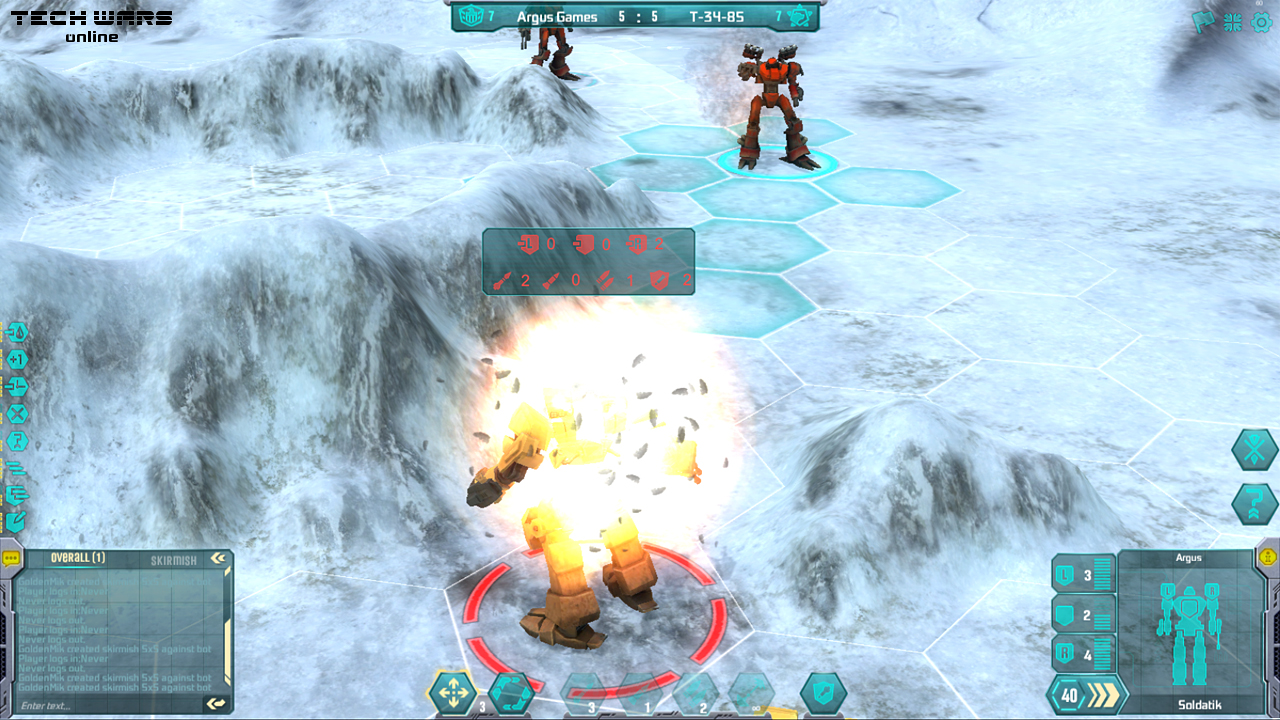This screenshot has width=1280, height=720.
Task: Select the movement mode arrows icon
Action: [x=453, y=690]
